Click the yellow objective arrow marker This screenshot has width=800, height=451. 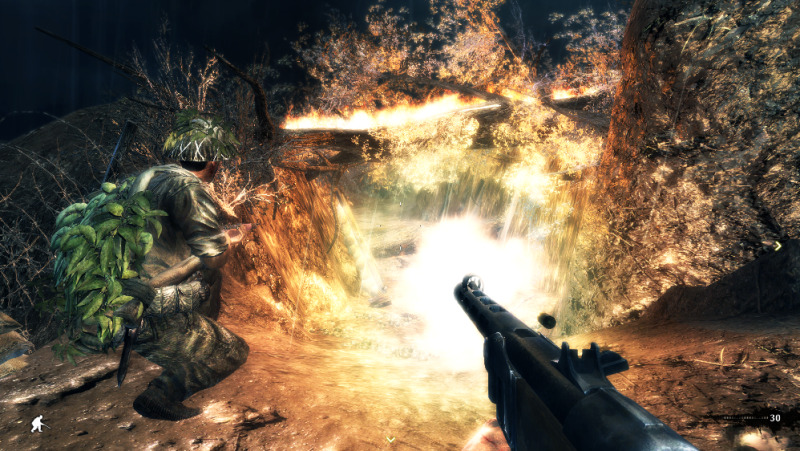click(x=778, y=245)
